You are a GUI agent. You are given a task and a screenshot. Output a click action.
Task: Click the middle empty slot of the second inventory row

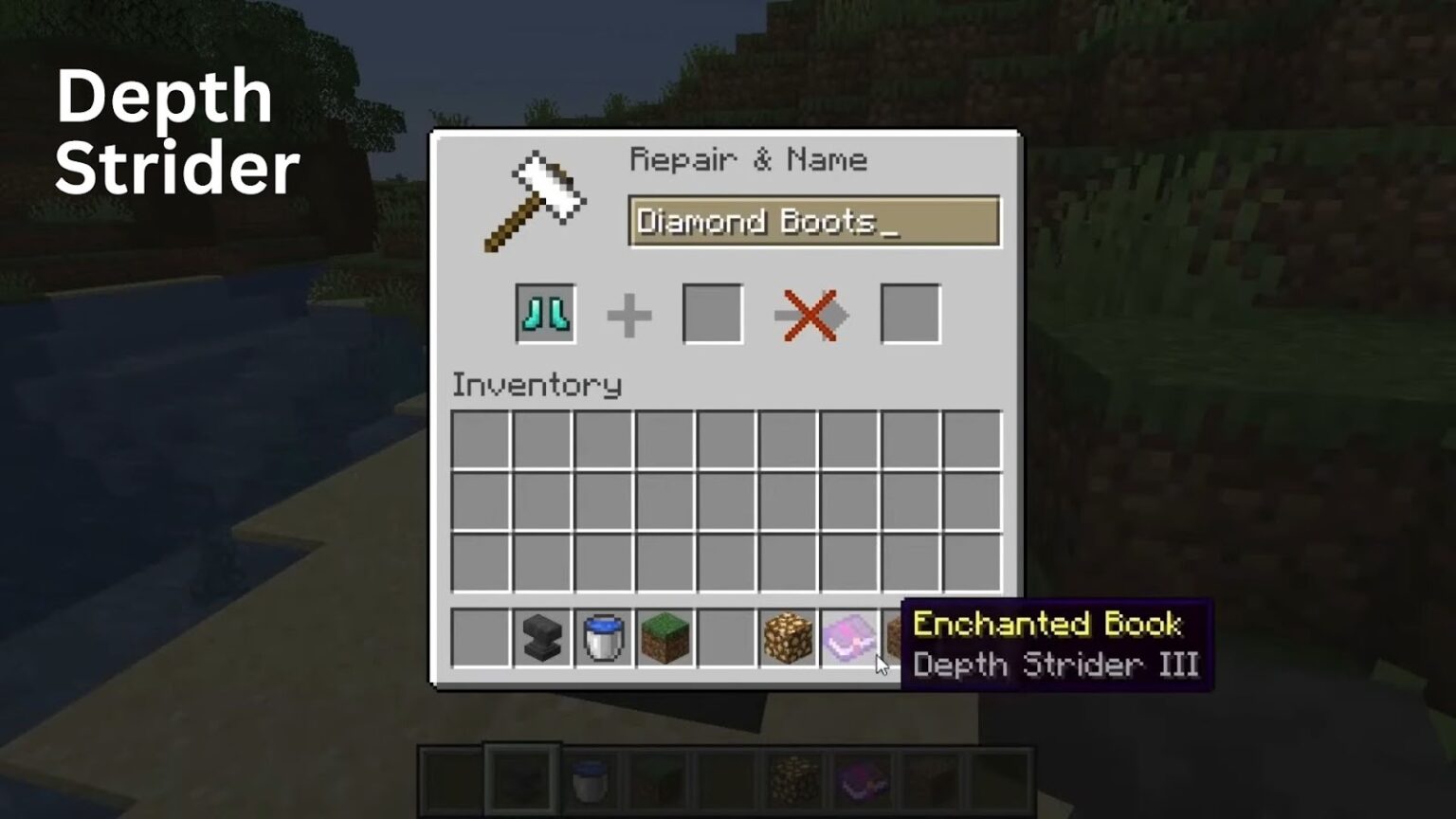(x=727, y=500)
